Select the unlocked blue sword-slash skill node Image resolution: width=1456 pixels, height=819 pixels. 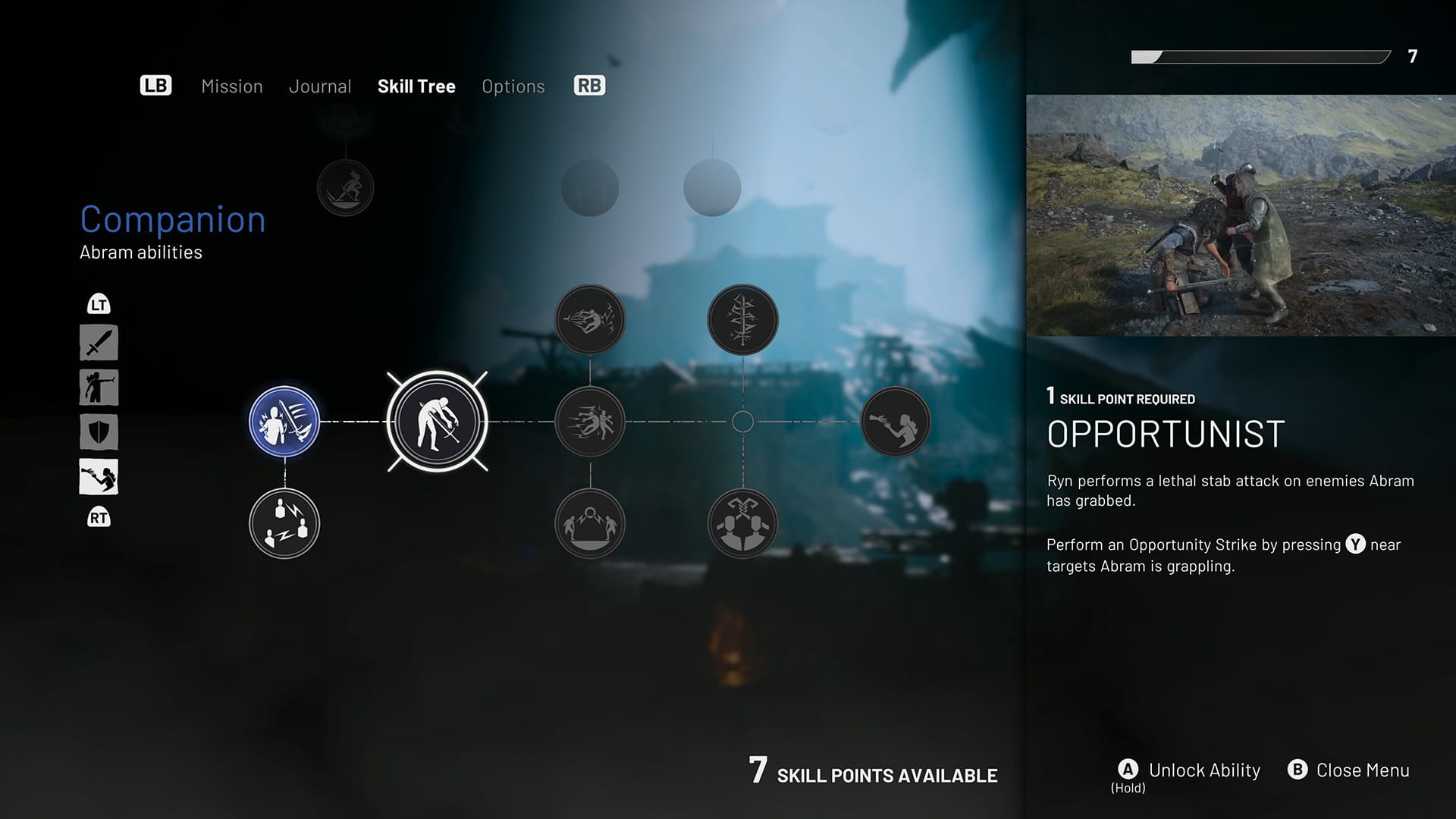tap(284, 422)
